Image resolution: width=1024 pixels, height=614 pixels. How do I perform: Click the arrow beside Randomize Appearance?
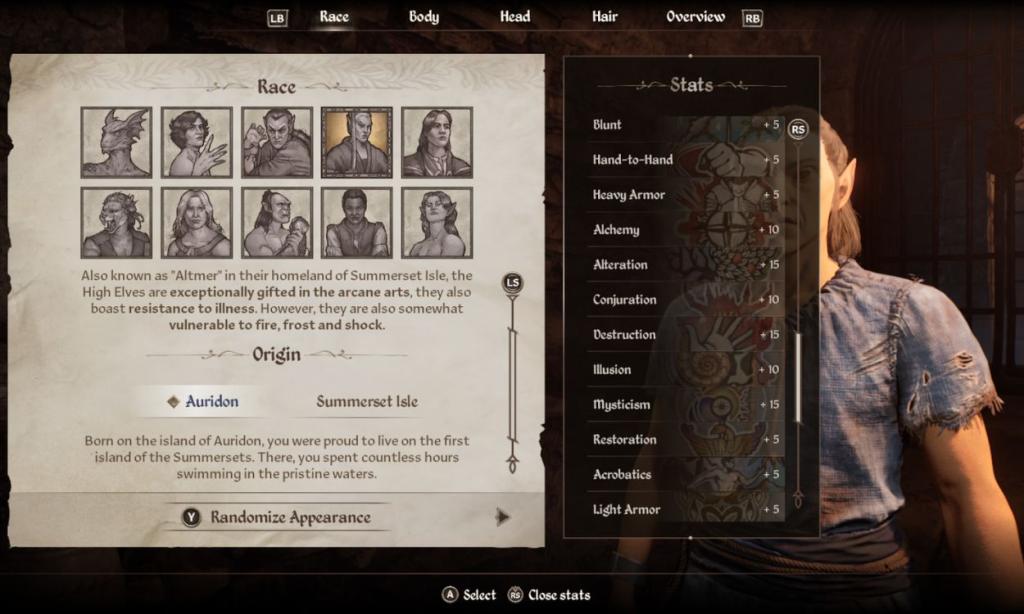tap(503, 517)
